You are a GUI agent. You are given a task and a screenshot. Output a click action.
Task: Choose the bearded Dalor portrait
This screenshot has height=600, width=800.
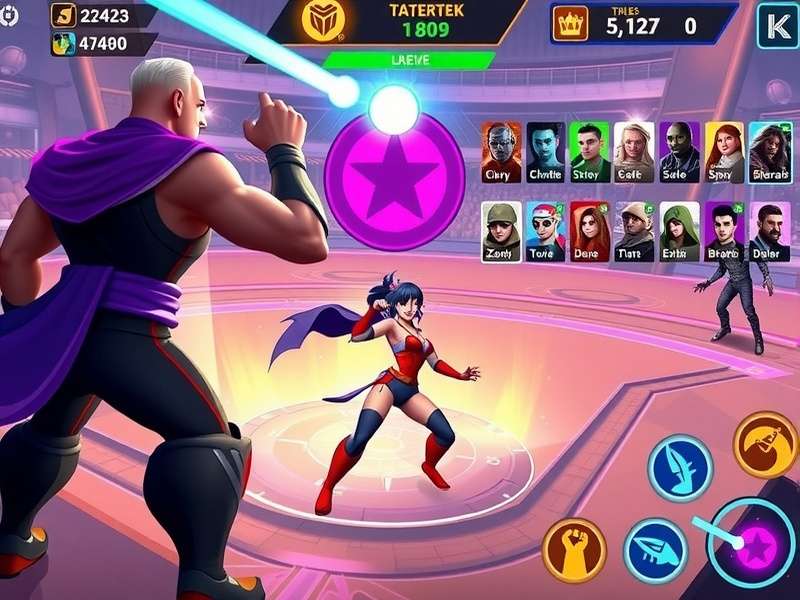(769, 232)
